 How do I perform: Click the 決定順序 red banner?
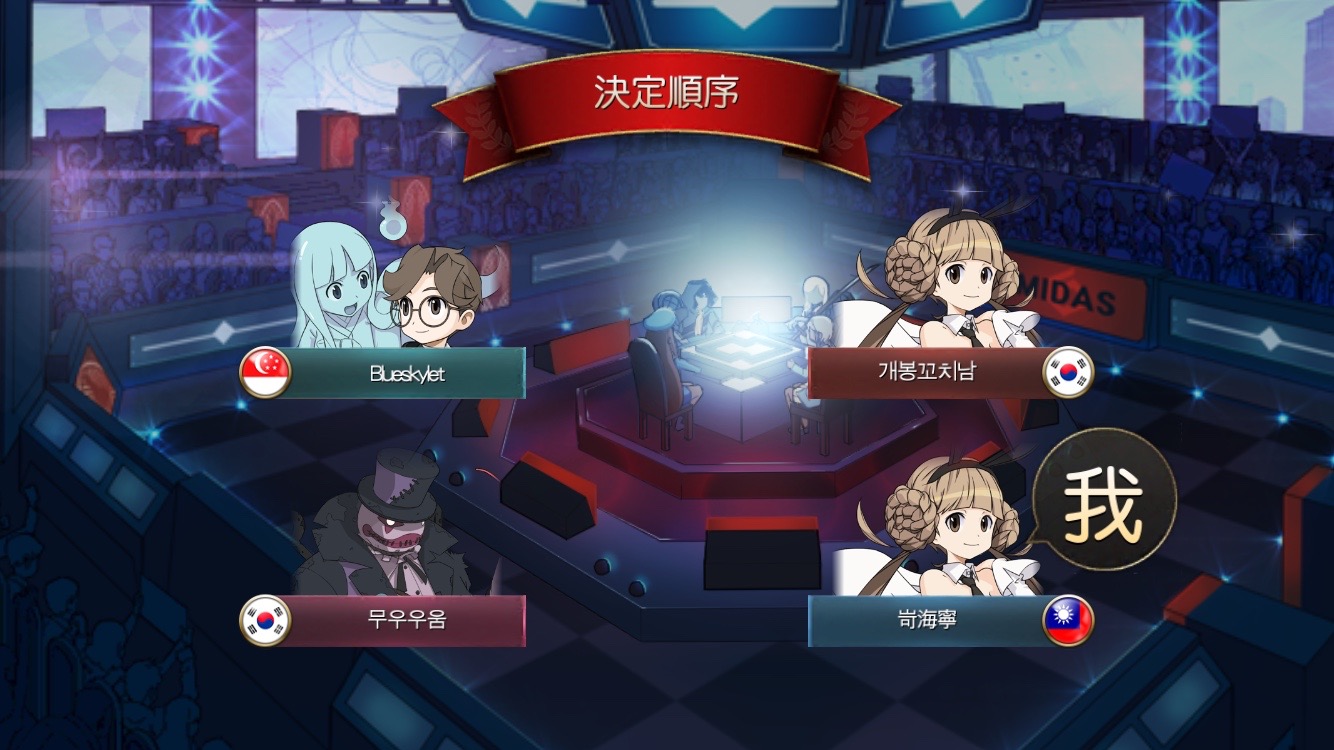tap(667, 88)
